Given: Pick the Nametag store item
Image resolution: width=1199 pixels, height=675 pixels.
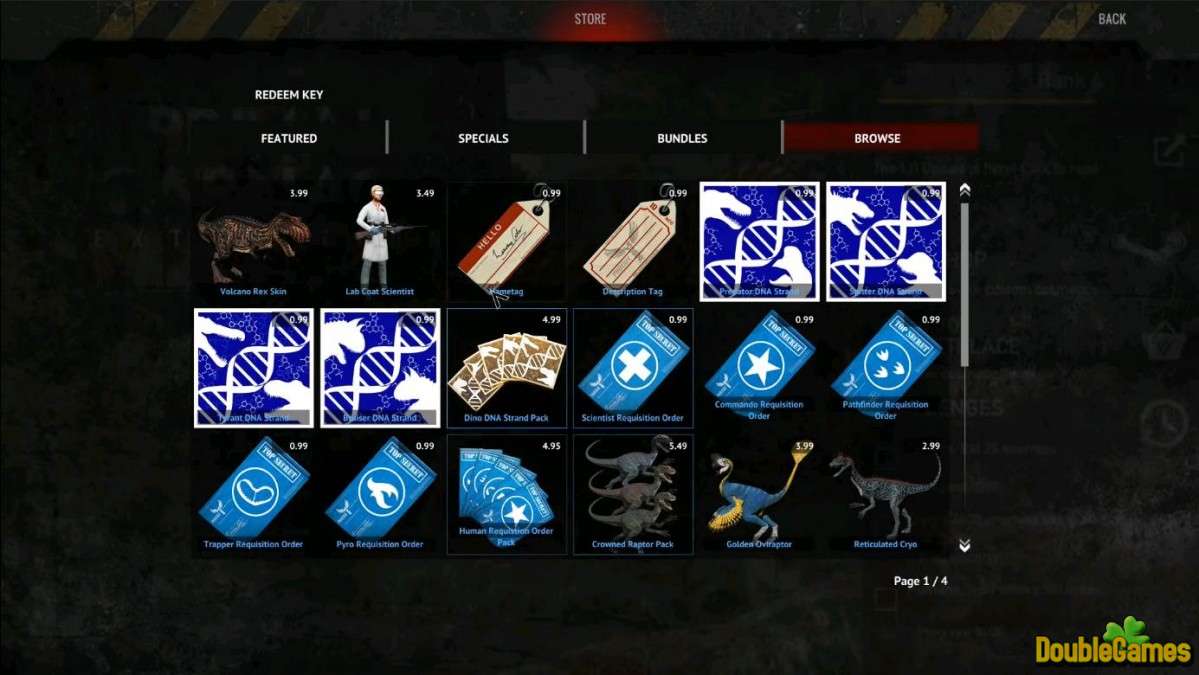Looking at the screenshot, I should 507,242.
